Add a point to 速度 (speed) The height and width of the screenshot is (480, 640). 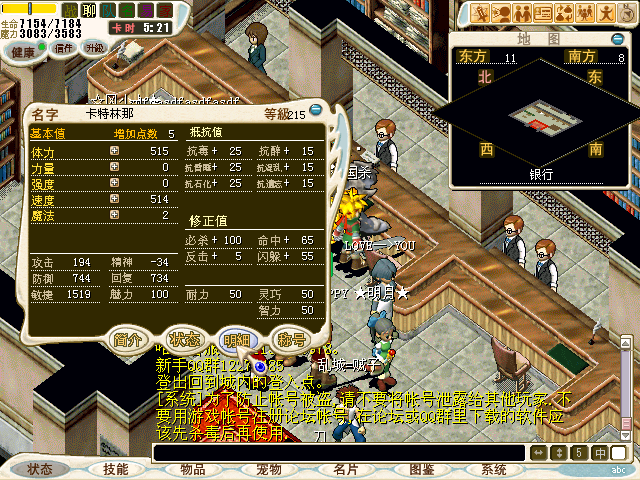tap(114, 198)
